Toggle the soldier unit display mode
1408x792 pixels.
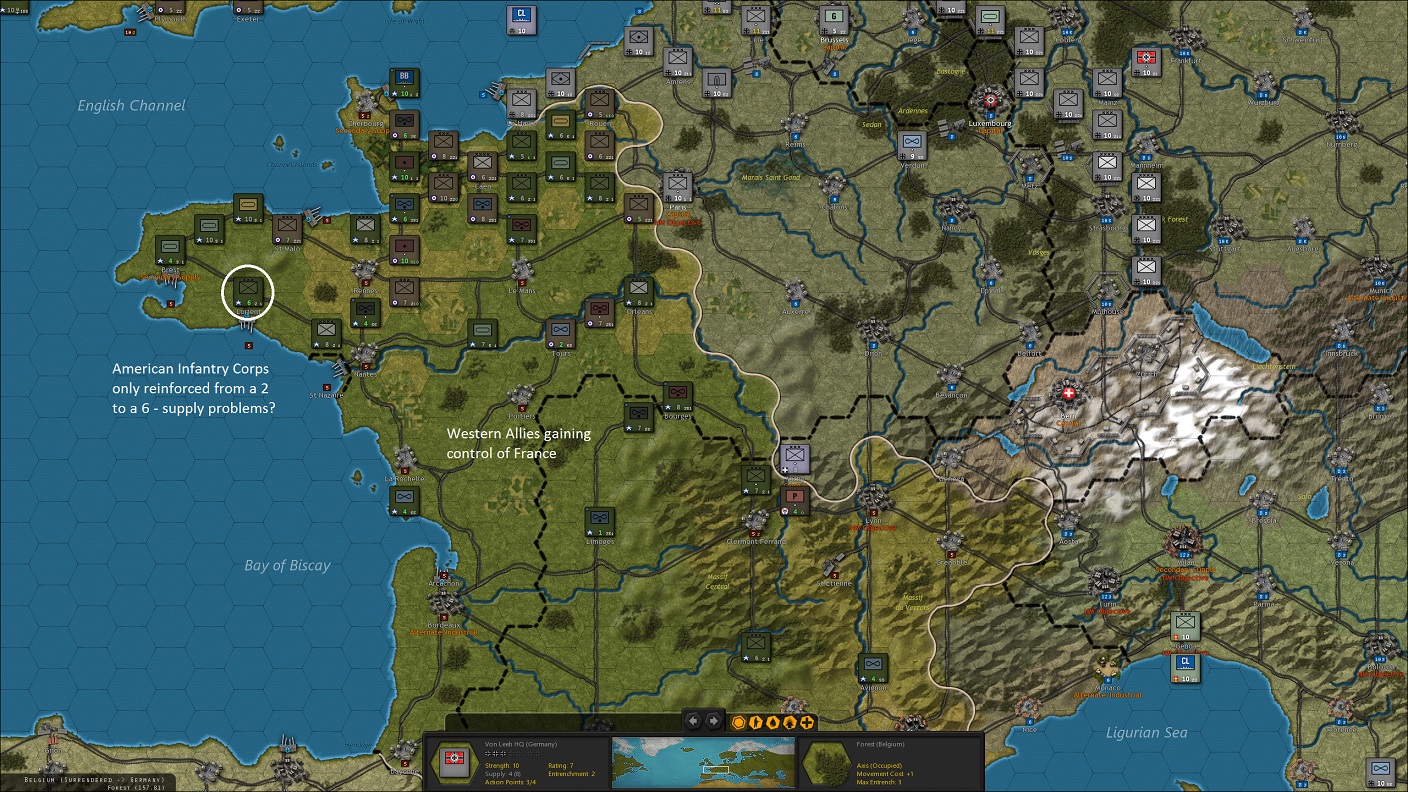(755, 721)
